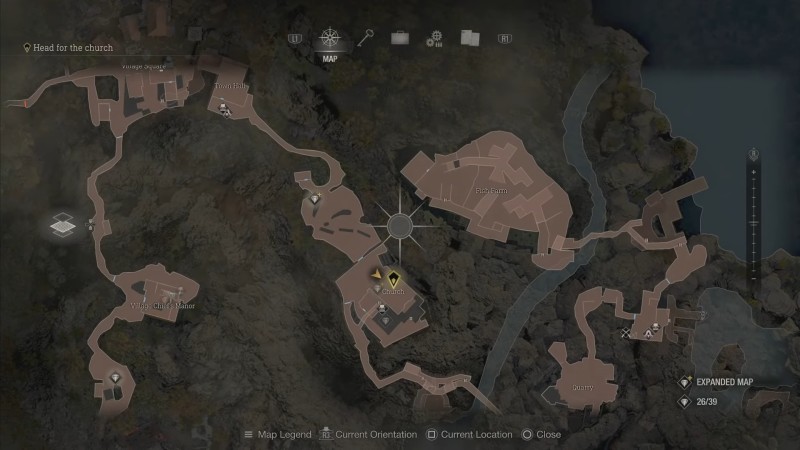This screenshot has height=450, width=800.
Task: Select the treasure marker near Chief's Manor
Action: pyautogui.click(x=117, y=378)
